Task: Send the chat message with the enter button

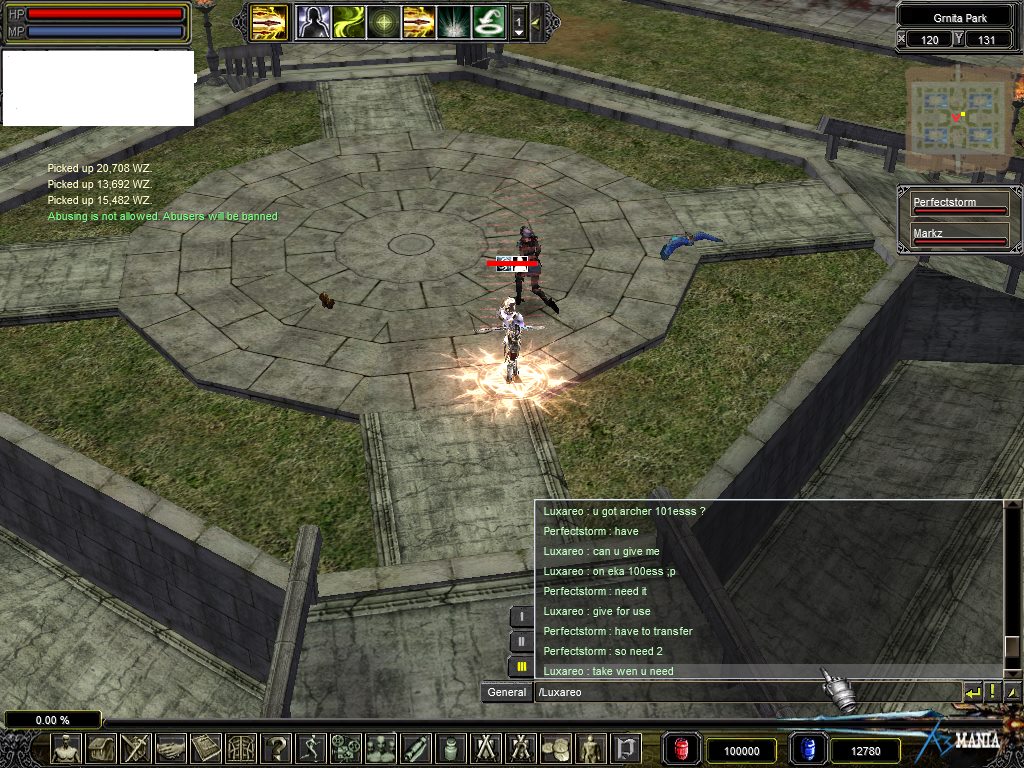Action: [x=972, y=691]
